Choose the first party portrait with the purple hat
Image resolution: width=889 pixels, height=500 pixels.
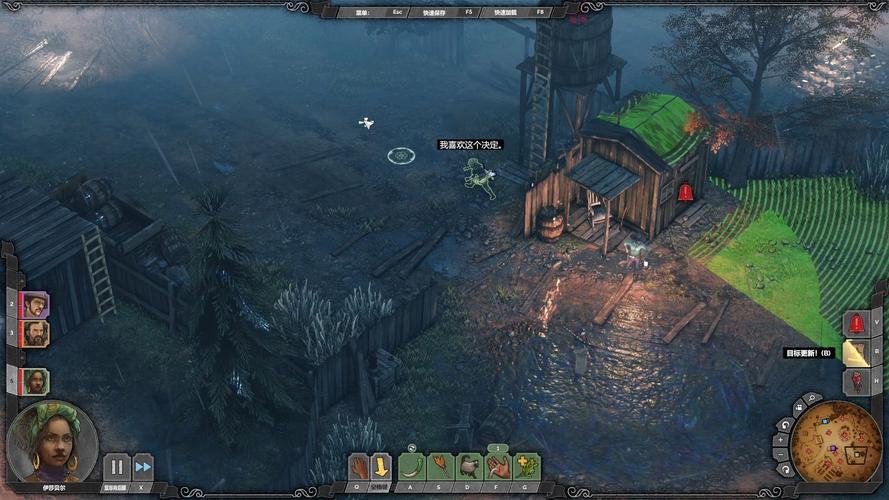[x=36, y=303]
